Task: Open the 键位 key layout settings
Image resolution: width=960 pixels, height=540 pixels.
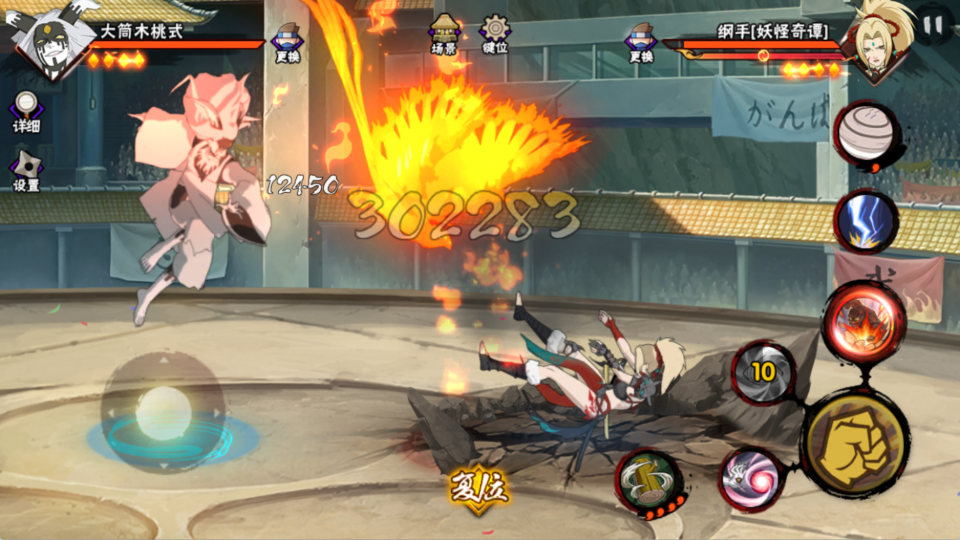Action: coord(494,35)
